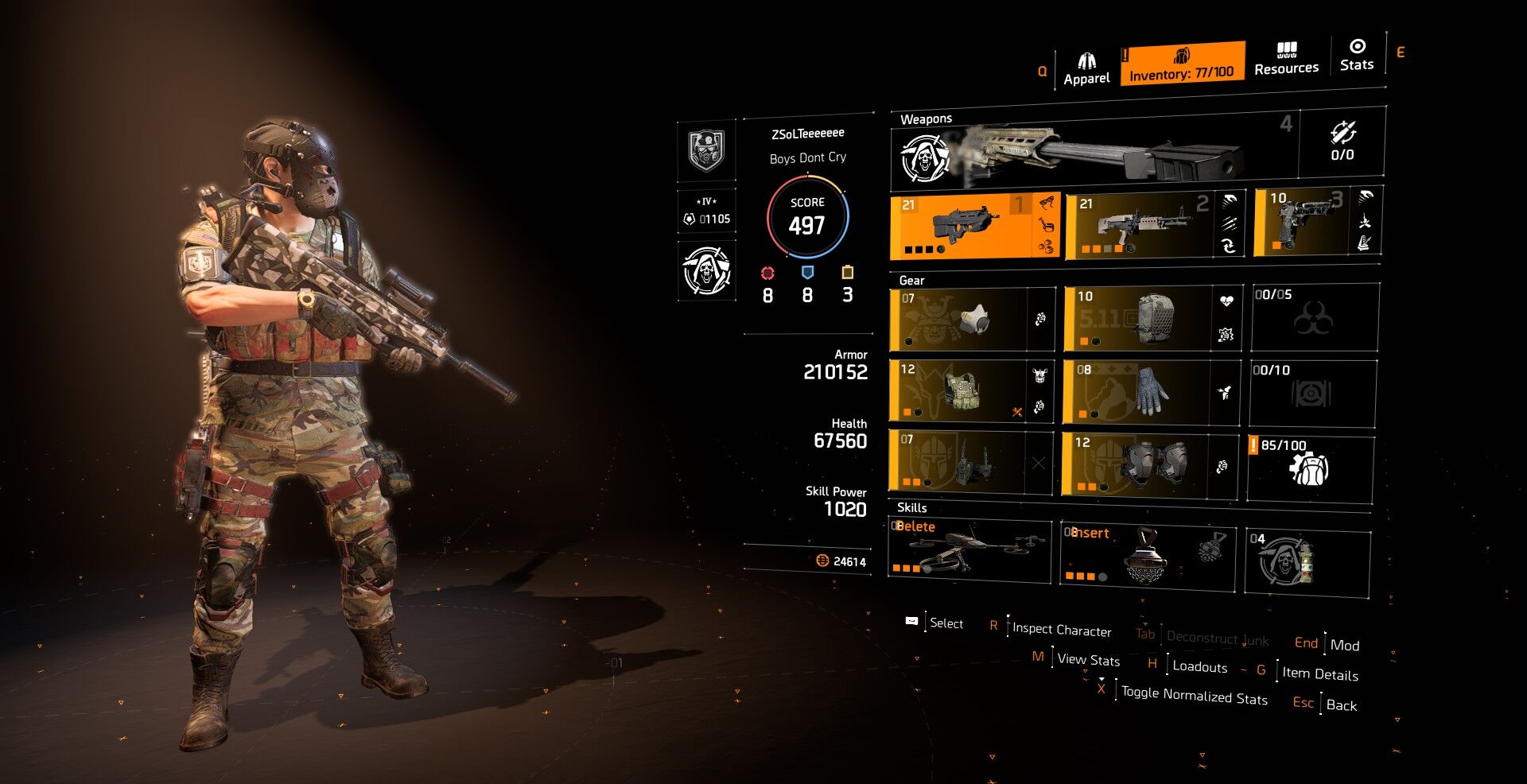Select the specialization grenade slot
The image size is (1527, 784).
point(1307,561)
